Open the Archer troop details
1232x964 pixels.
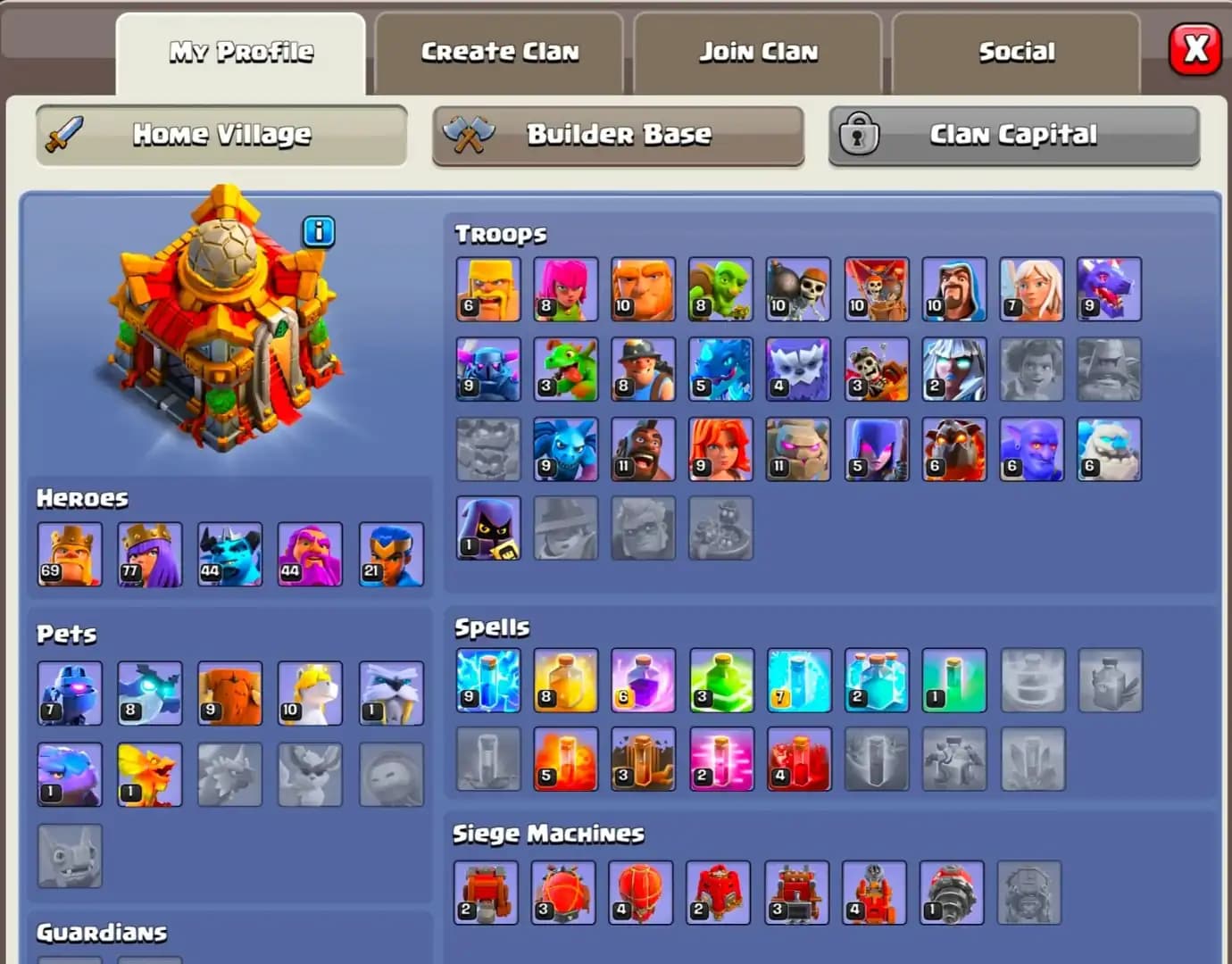click(x=566, y=290)
